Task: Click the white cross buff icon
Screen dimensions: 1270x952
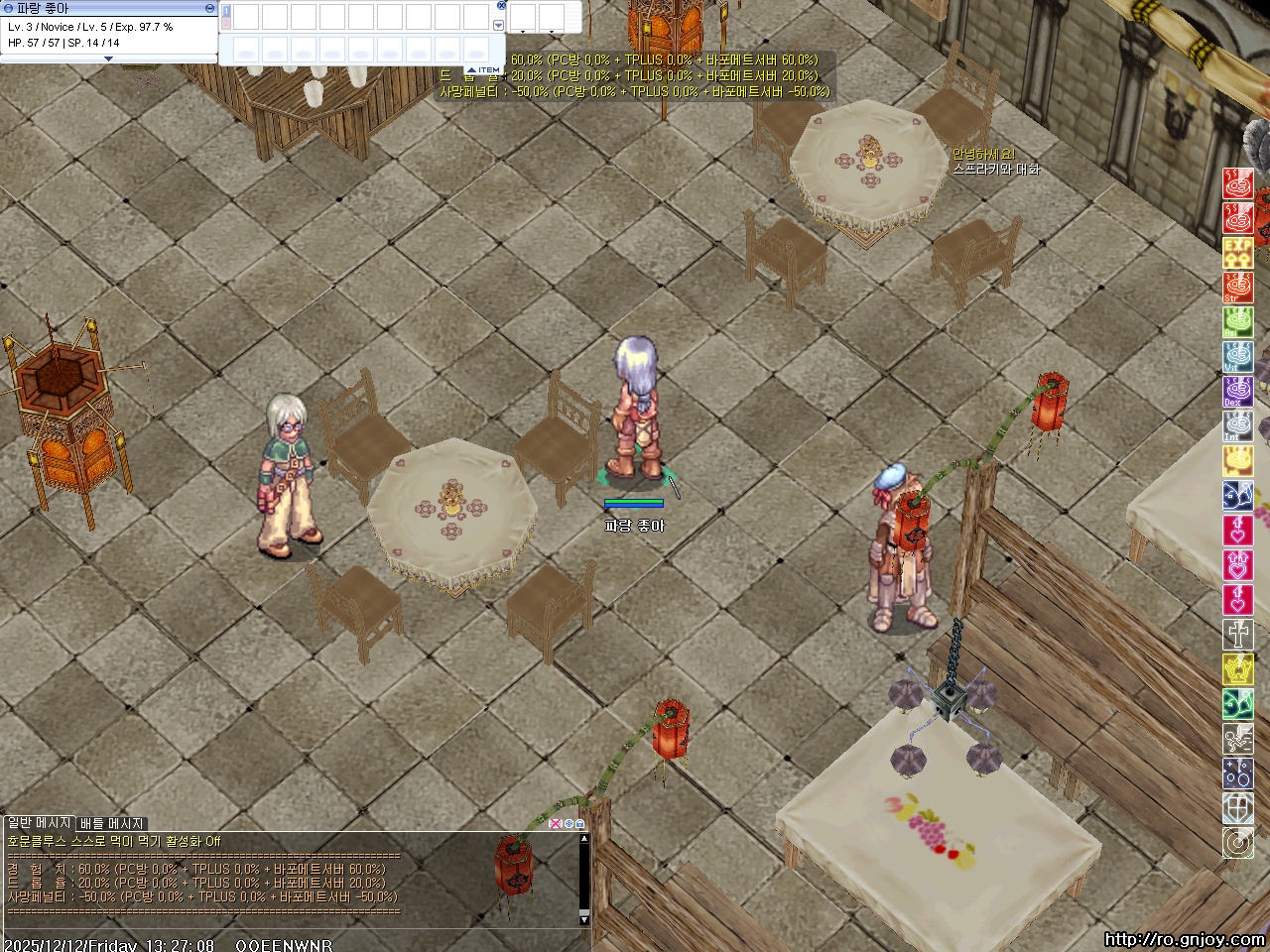Action: point(1237,635)
